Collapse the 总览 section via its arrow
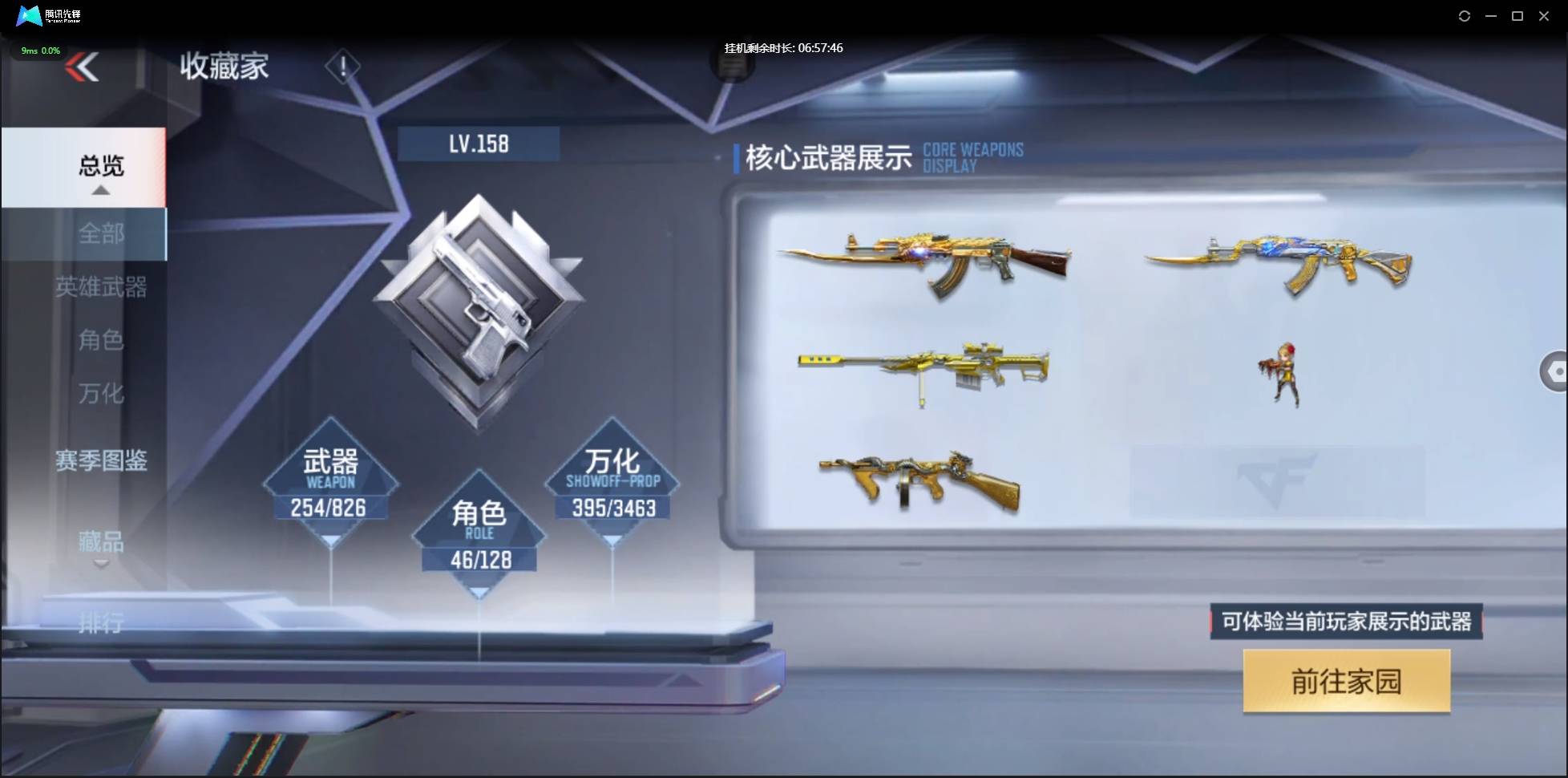This screenshot has height=778, width=1568. pos(100,189)
